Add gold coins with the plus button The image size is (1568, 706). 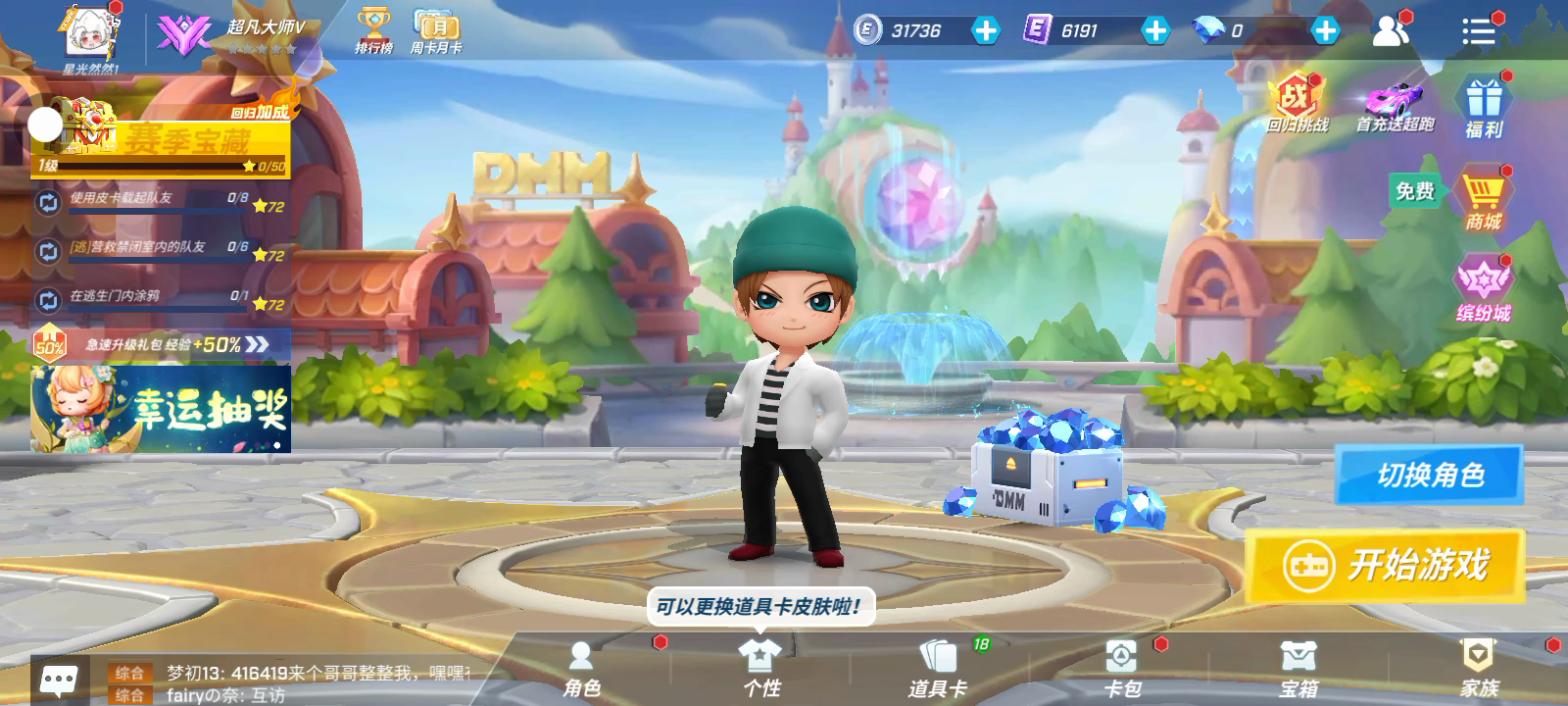[985, 30]
